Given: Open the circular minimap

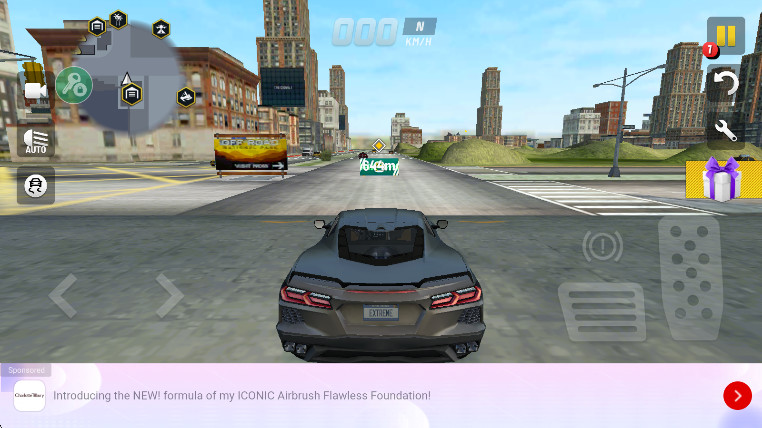Looking at the screenshot, I should [x=130, y=75].
